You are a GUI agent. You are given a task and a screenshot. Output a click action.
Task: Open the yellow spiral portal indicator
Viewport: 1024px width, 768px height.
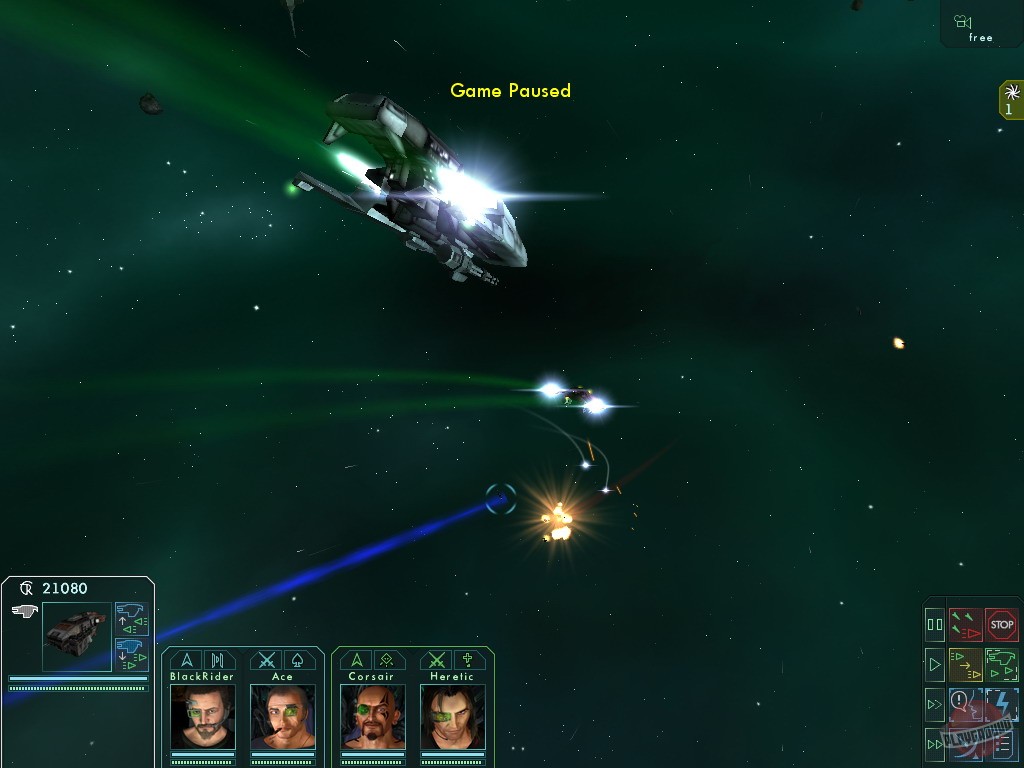1011,100
